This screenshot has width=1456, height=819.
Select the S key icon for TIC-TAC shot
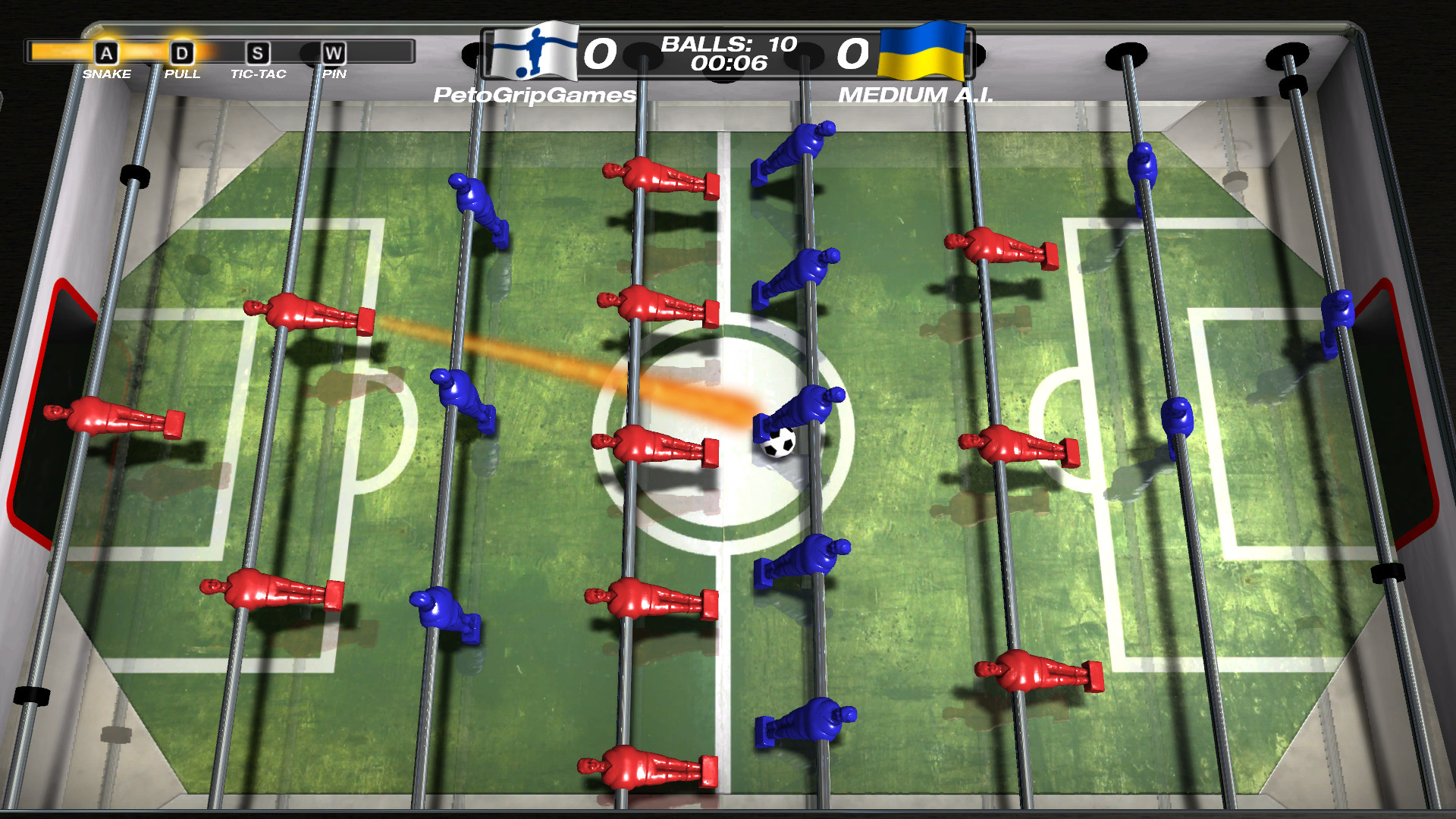(x=258, y=53)
